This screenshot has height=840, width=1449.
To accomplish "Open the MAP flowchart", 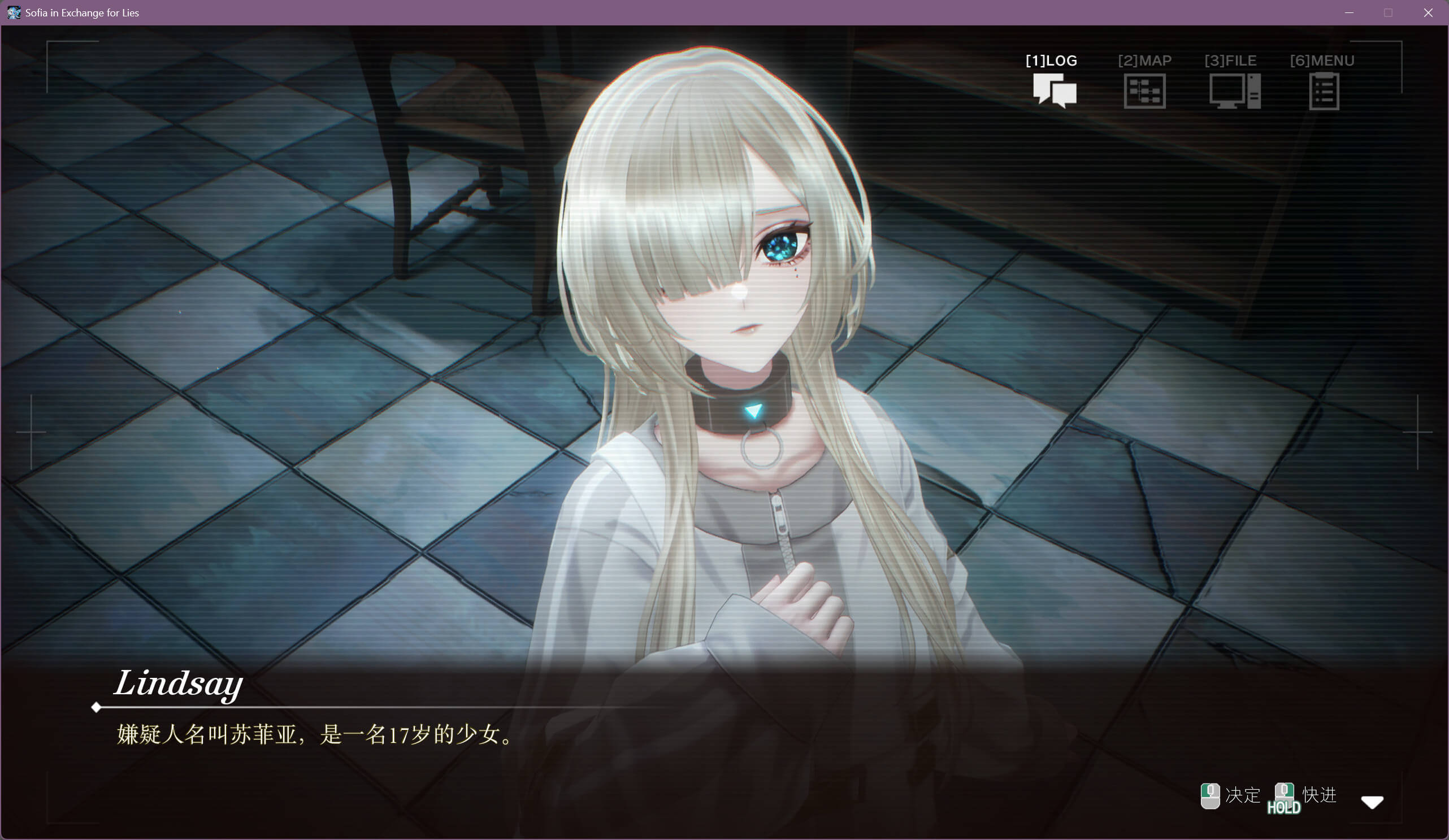I will pyautogui.click(x=1144, y=90).
